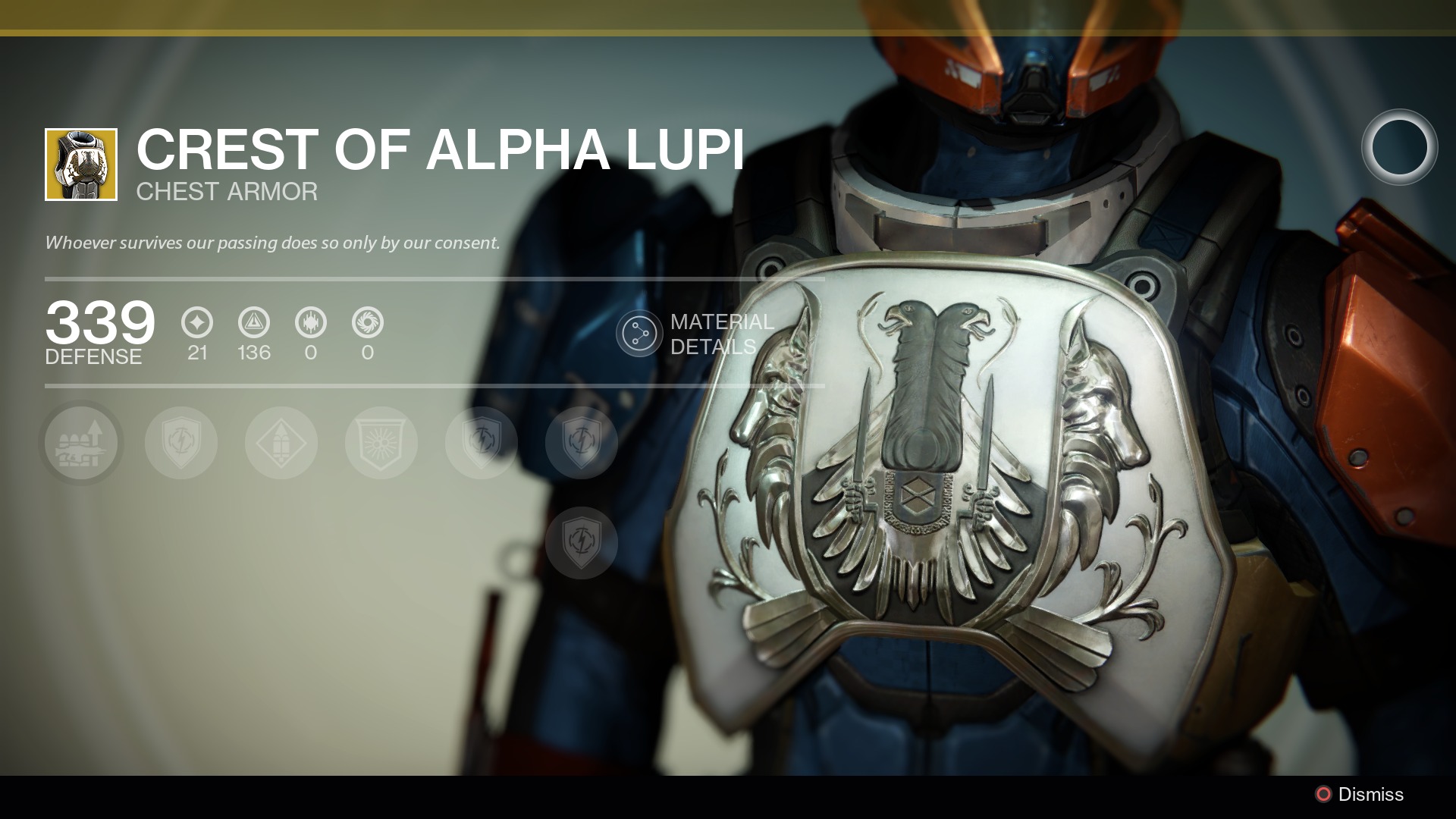Select the fifth lightning shield perk node
This screenshot has width=1456, height=819.
click(481, 443)
